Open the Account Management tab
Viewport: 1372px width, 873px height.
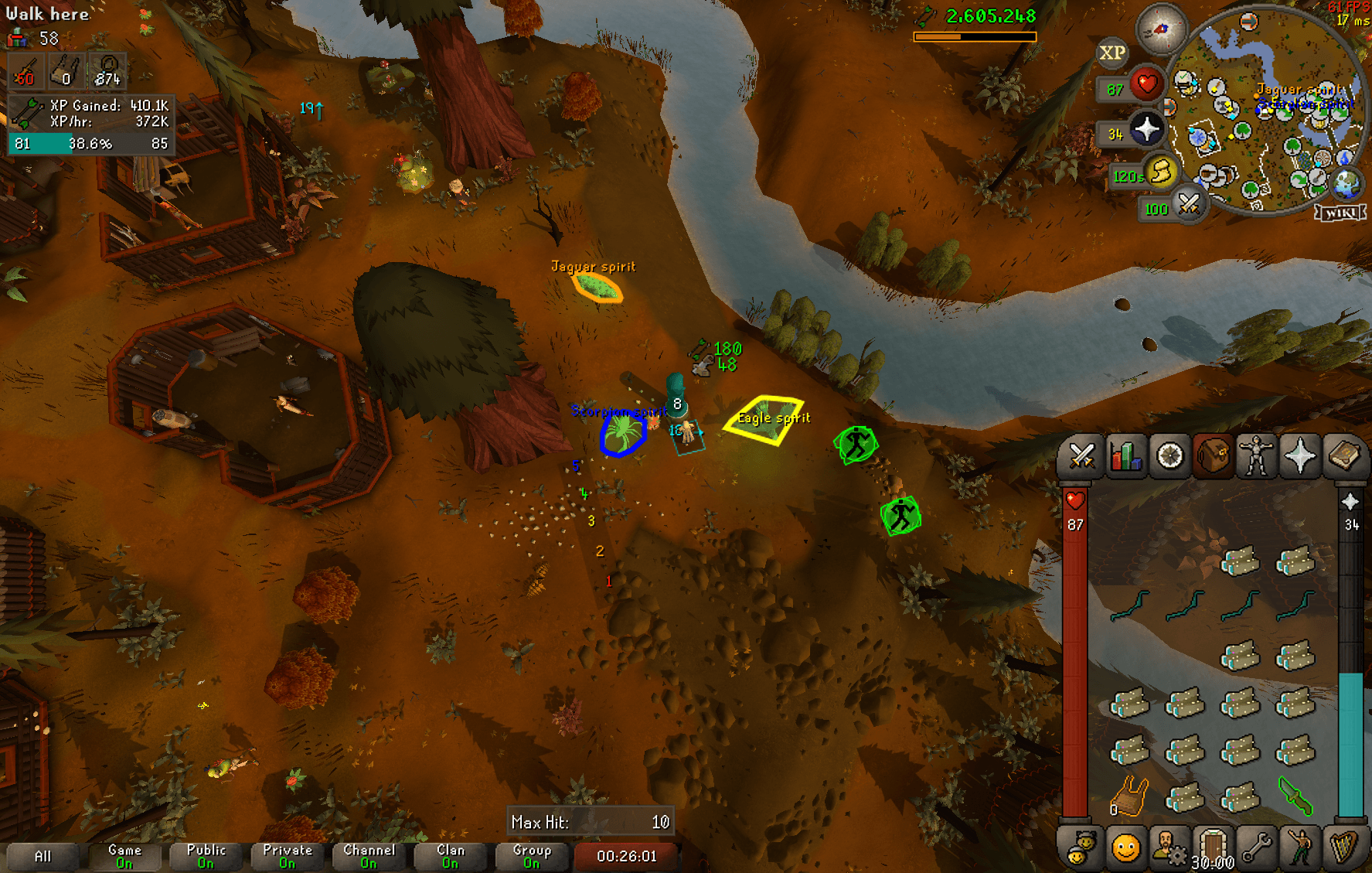(1170, 854)
